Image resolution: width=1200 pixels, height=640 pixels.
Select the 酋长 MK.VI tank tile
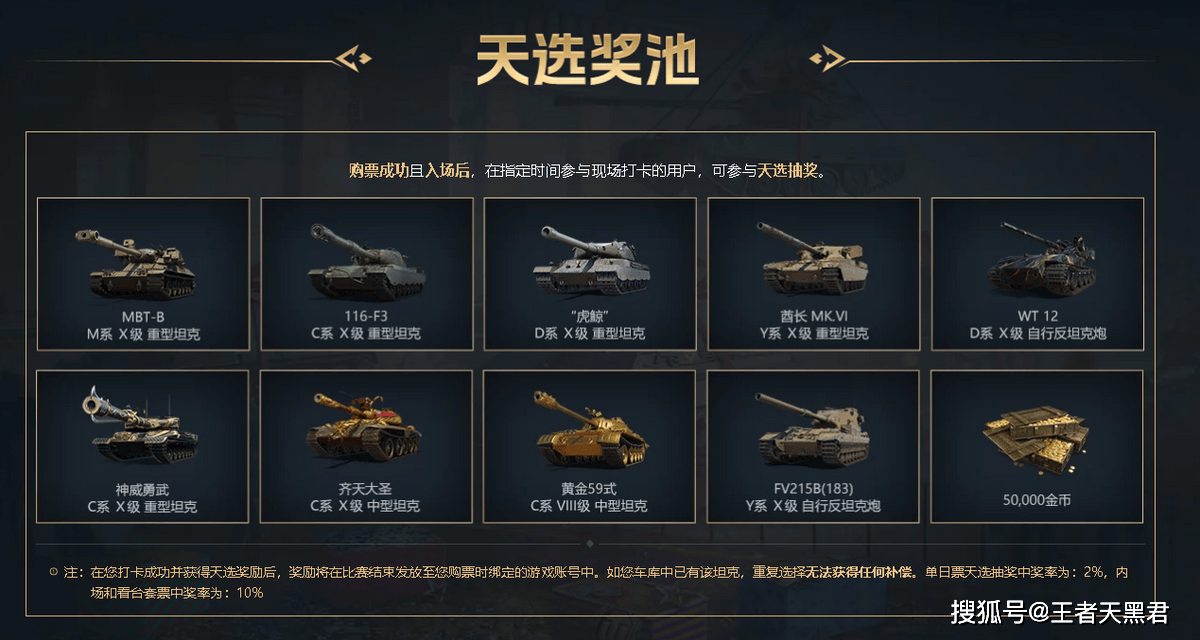pos(813,273)
